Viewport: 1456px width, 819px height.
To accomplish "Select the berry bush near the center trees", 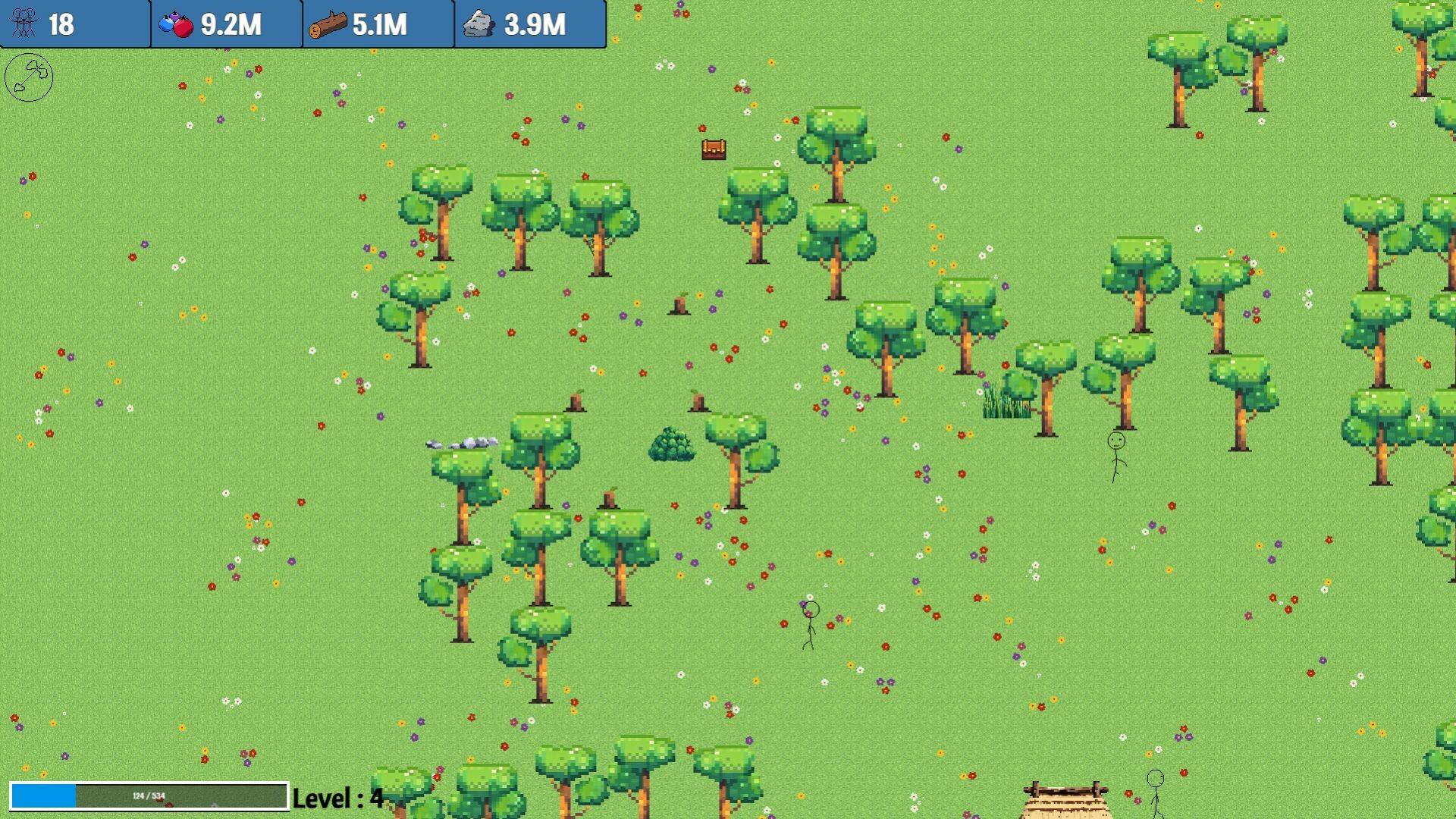I will coord(672,444).
